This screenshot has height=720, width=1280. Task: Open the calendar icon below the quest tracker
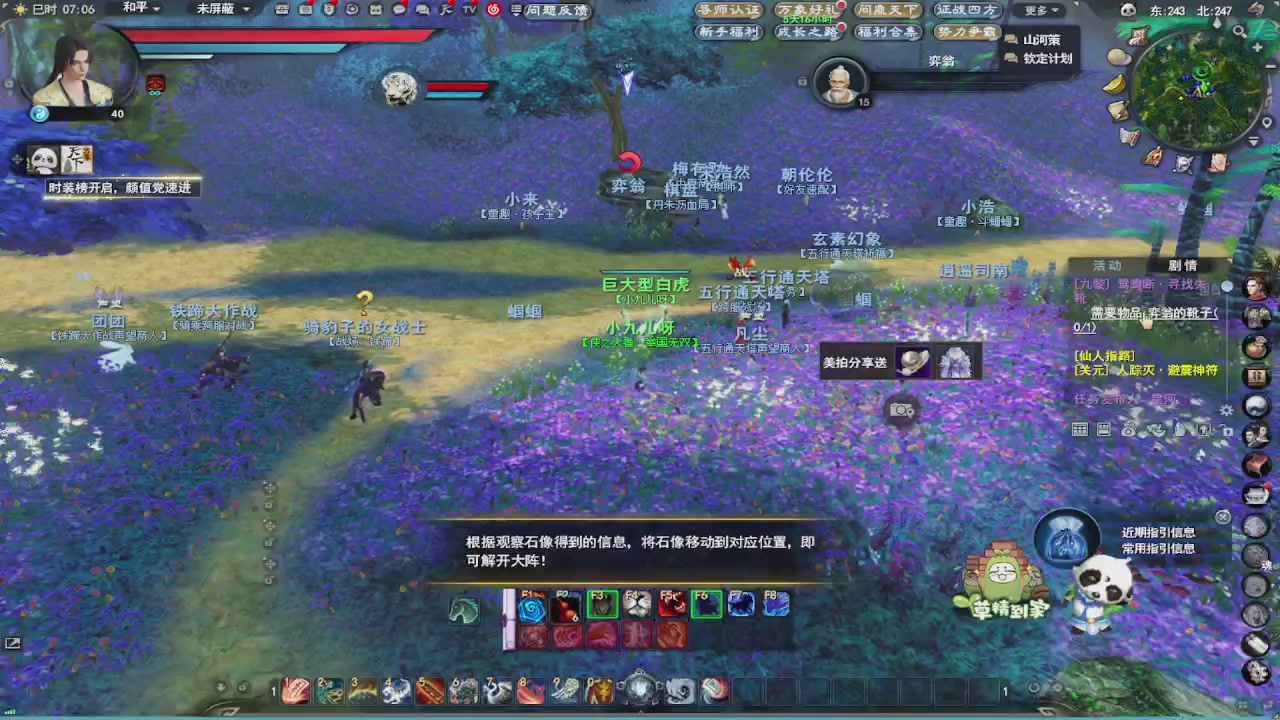point(1080,429)
